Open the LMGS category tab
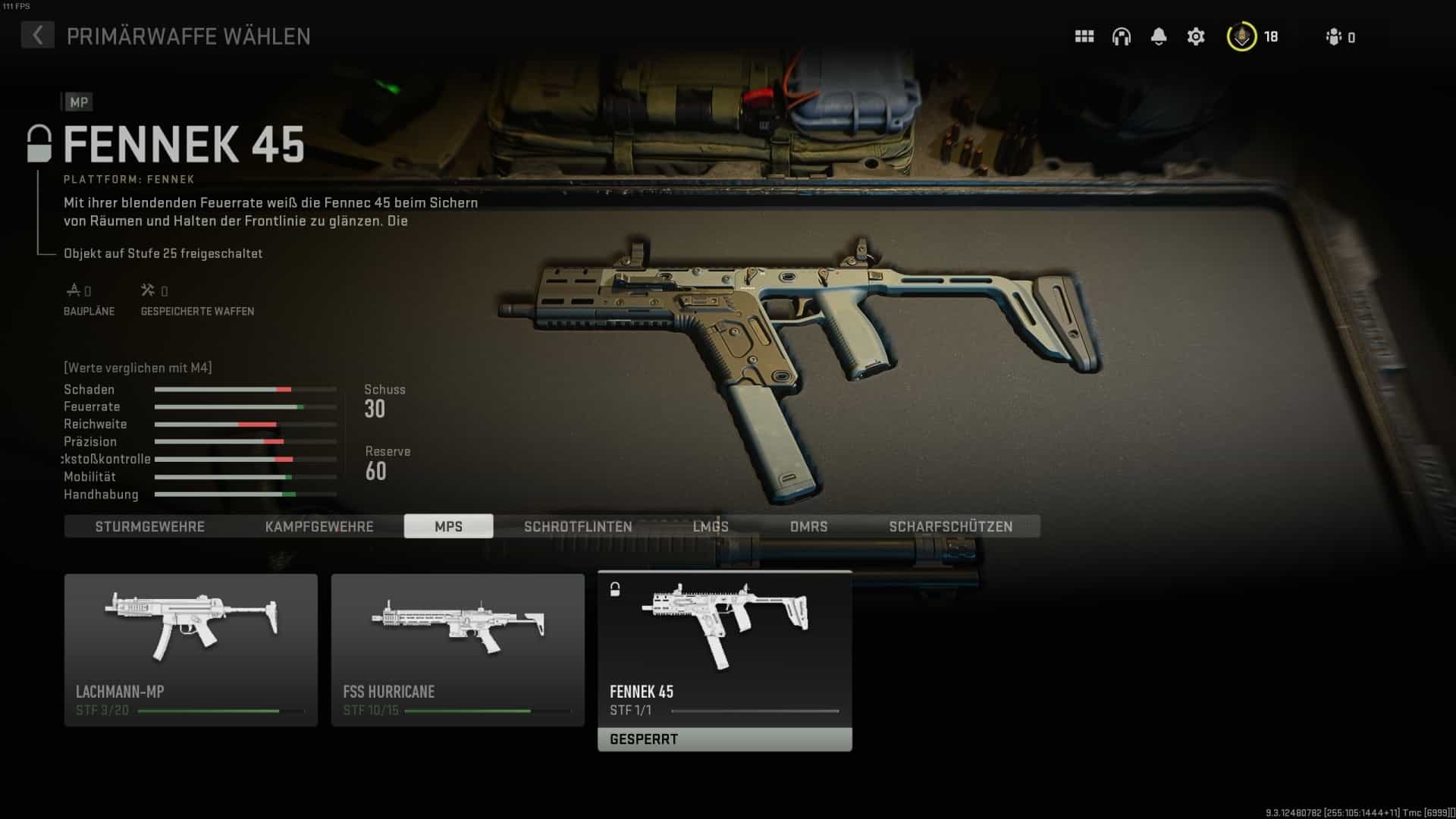Image resolution: width=1456 pixels, height=819 pixels. [711, 526]
